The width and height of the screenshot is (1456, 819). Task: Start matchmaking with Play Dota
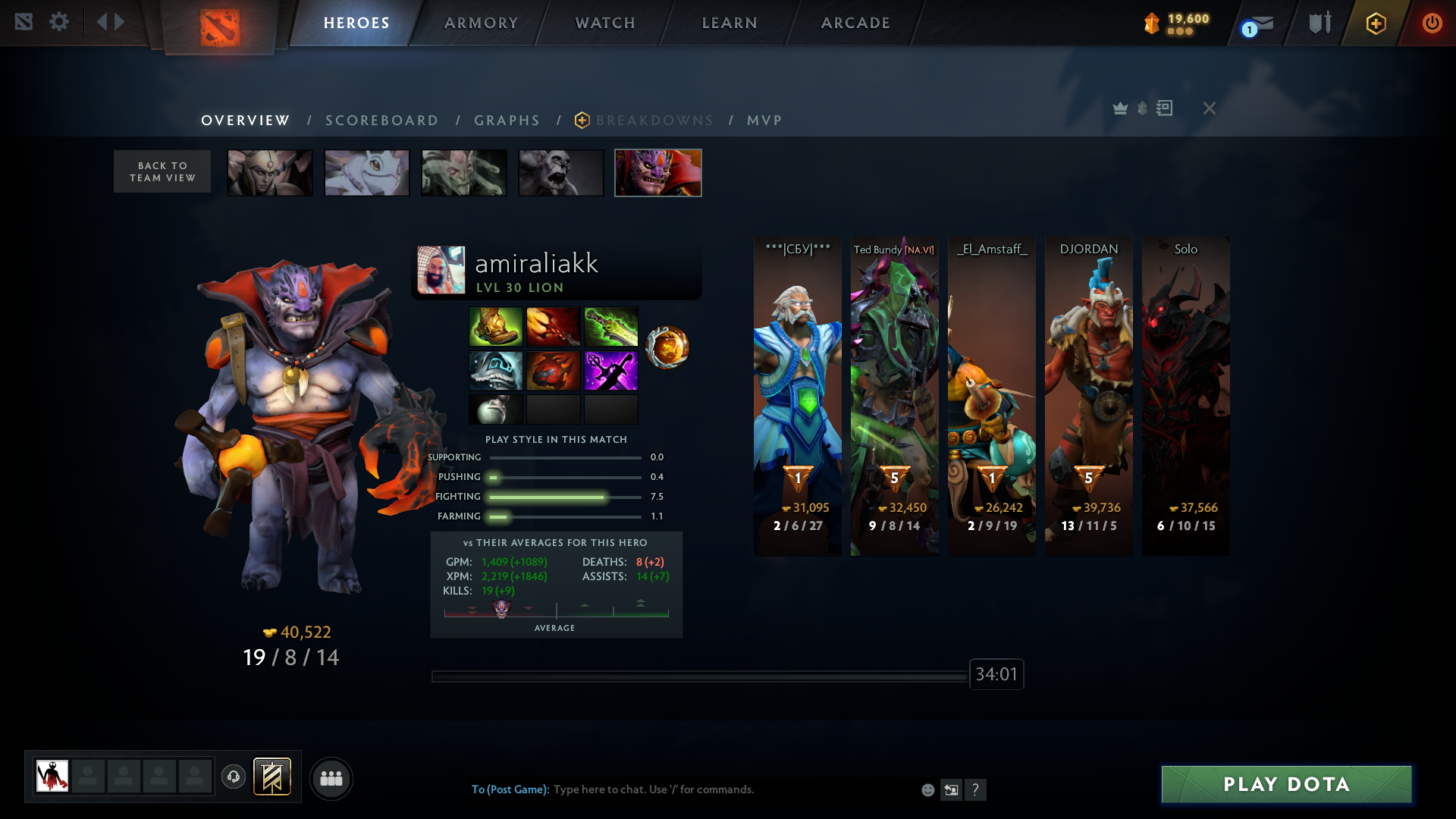[x=1286, y=784]
